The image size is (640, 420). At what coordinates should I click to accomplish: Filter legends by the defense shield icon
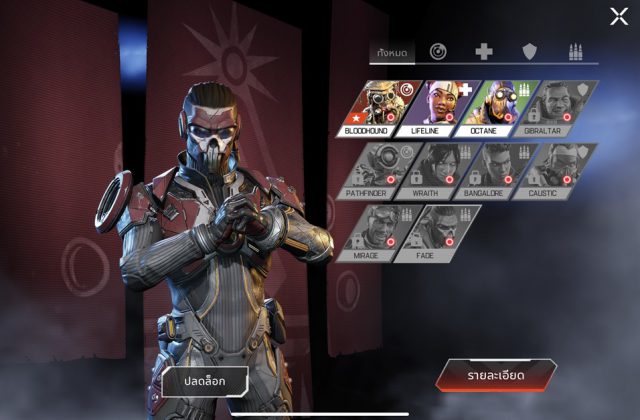(528, 51)
